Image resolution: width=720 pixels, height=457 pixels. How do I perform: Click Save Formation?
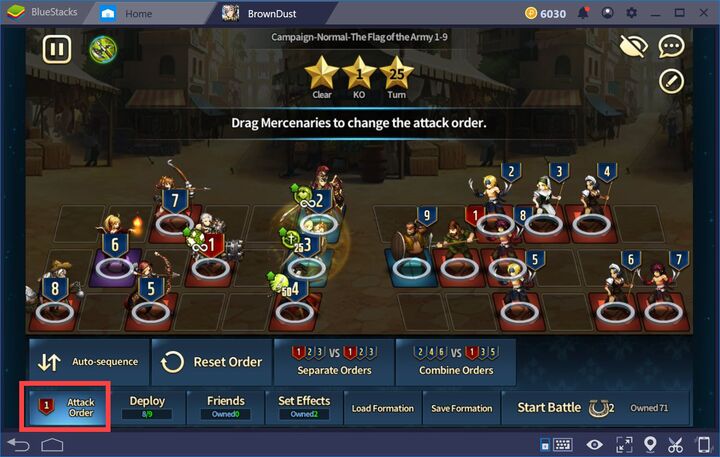460,408
